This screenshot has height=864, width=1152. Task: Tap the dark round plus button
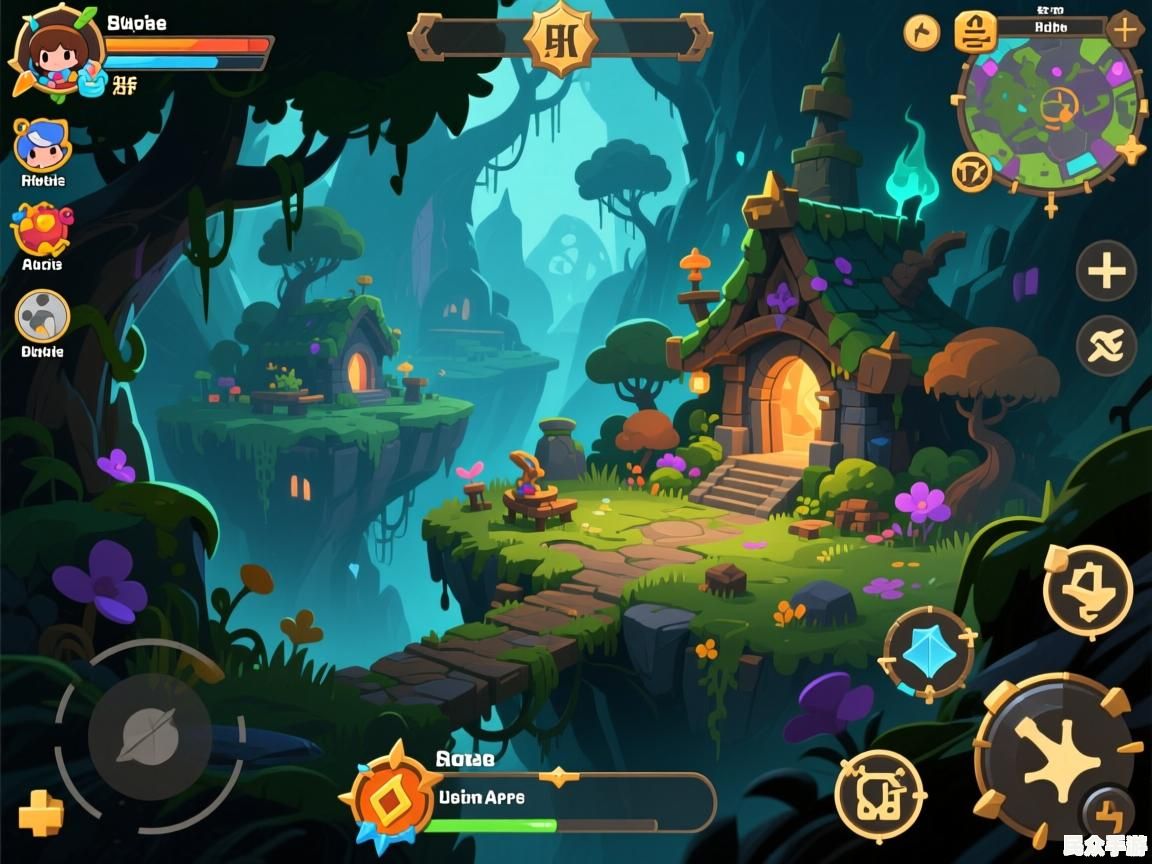click(1106, 271)
